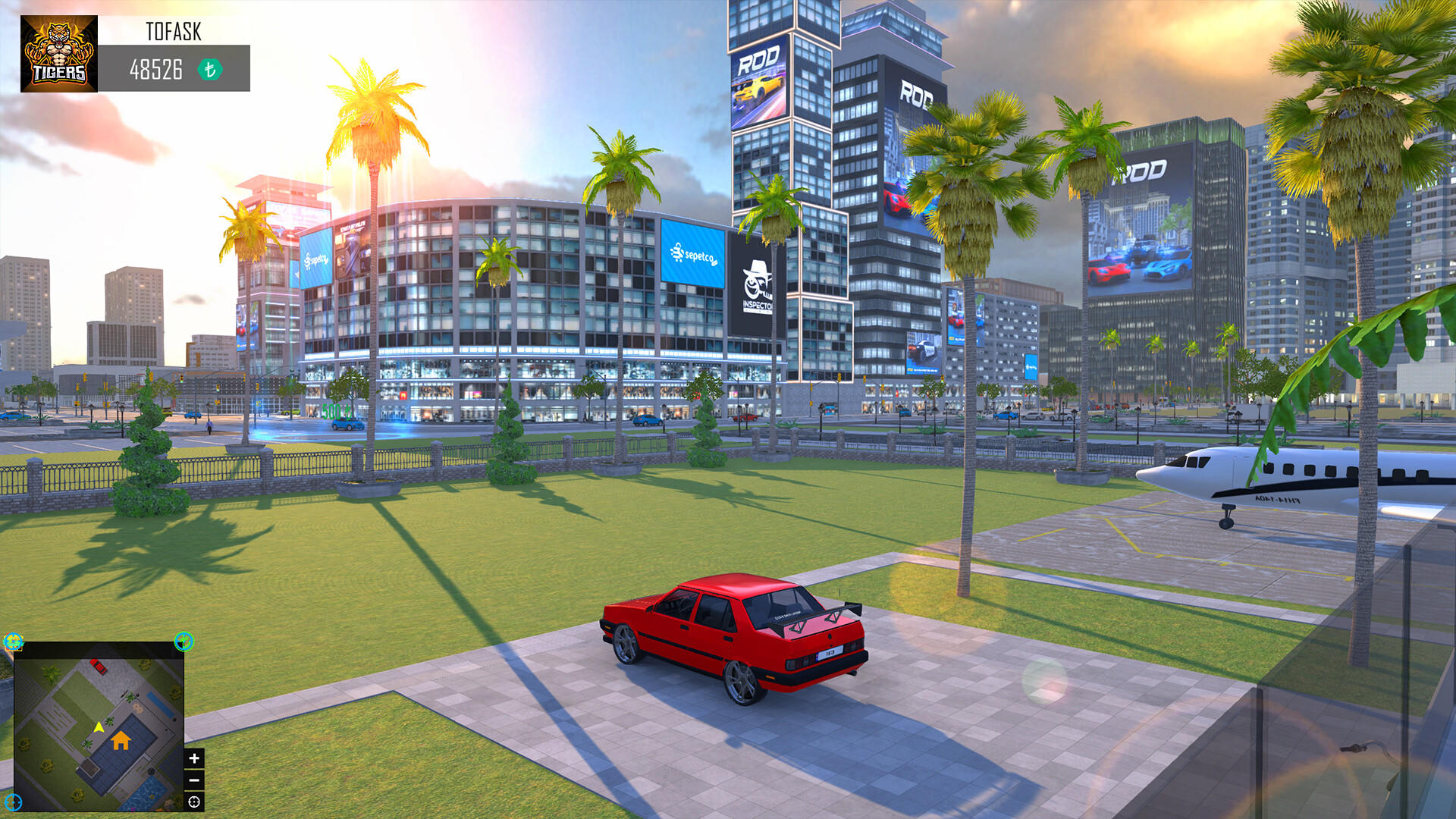The width and height of the screenshot is (1456, 819).
Task: Click the red car marker on the minimap
Action: click(x=99, y=667)
